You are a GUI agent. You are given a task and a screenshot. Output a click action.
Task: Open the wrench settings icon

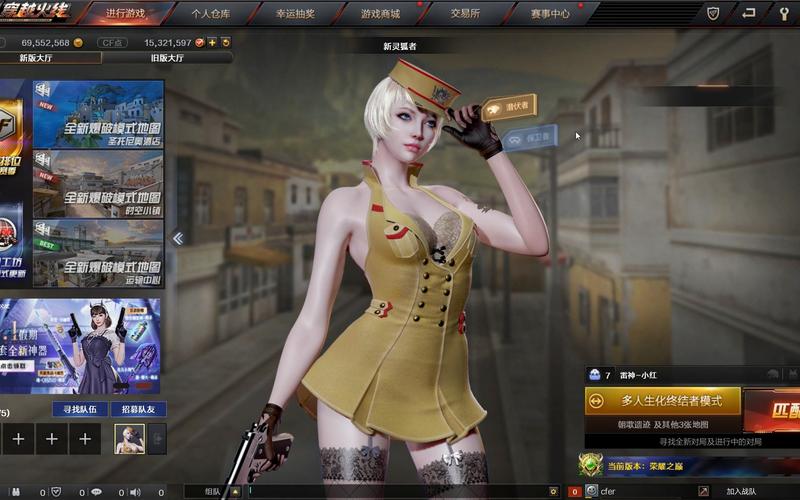pyautogui.click(x=783, y=14)
